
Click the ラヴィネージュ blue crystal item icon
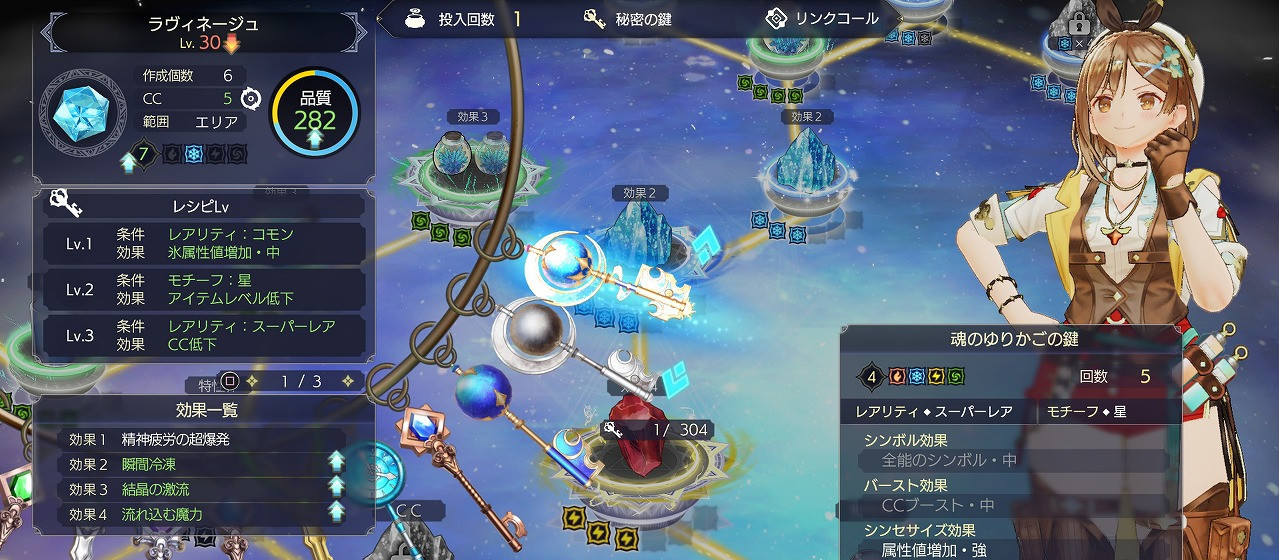[82, 110]
